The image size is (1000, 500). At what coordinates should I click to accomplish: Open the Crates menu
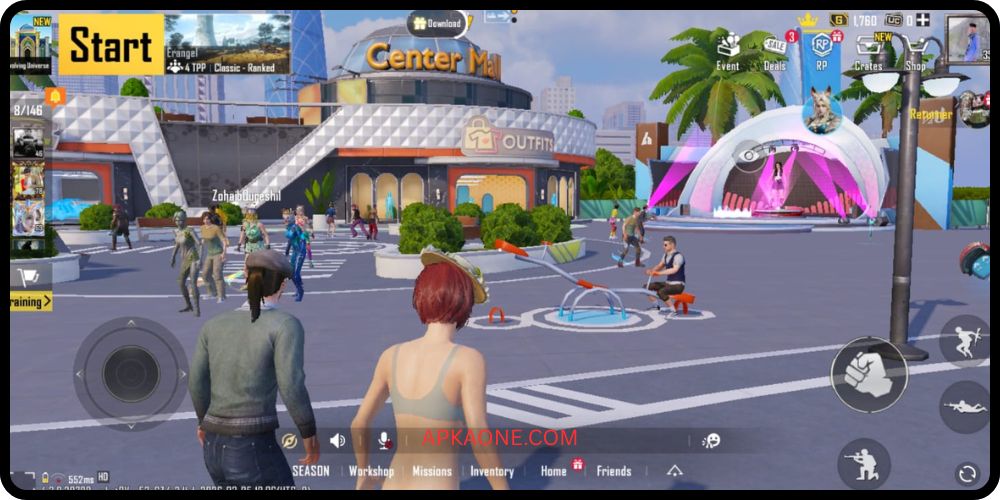point(869,50)
